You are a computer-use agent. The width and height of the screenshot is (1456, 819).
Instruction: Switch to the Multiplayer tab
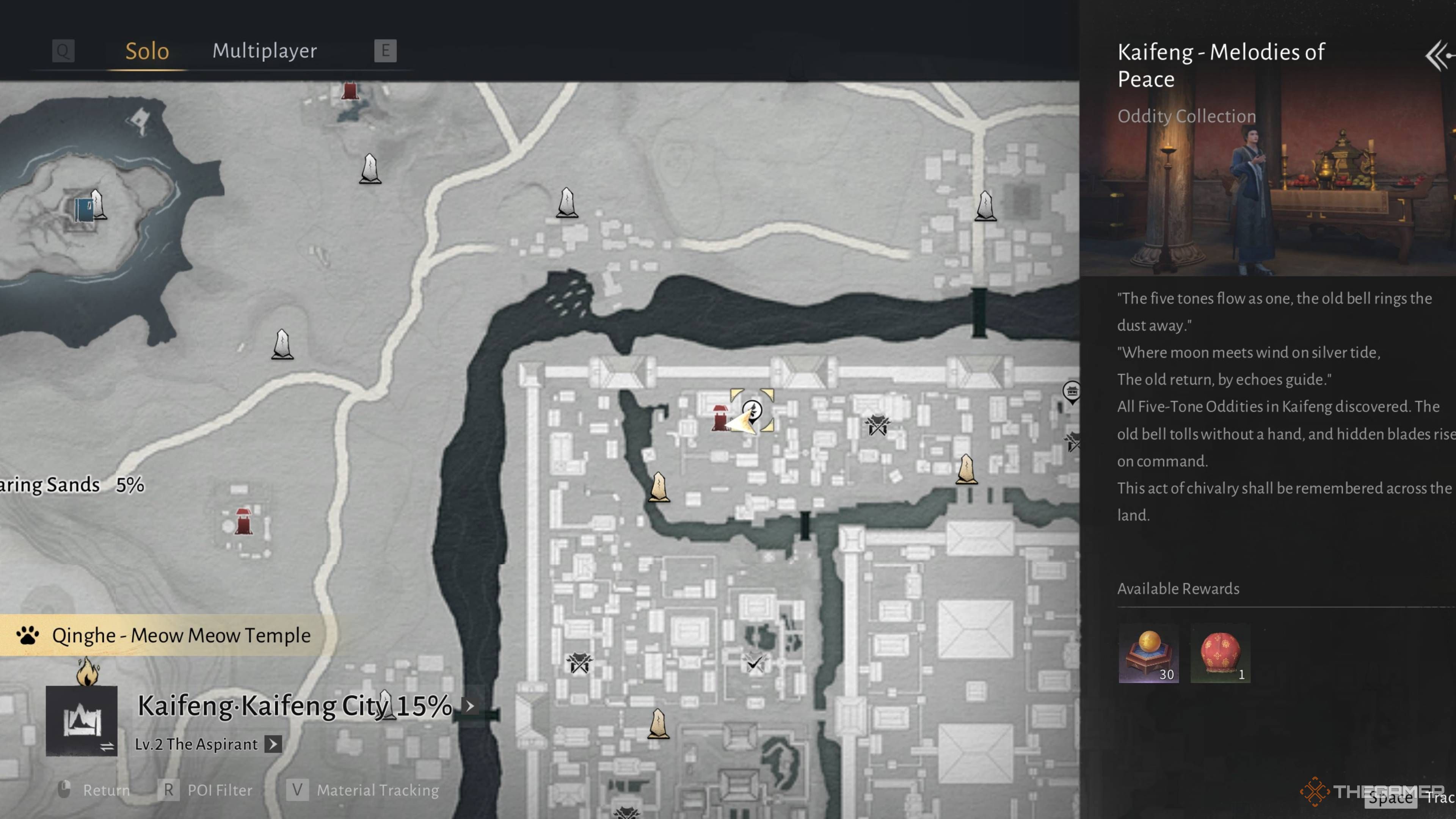[x=265, y=51]
